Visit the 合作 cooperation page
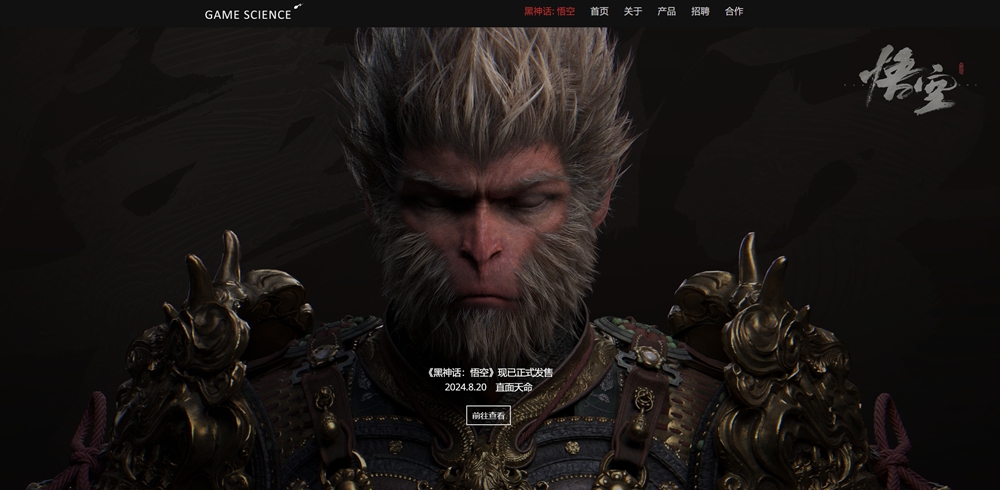Viewport: 1000px width, 490px height. 734,12
